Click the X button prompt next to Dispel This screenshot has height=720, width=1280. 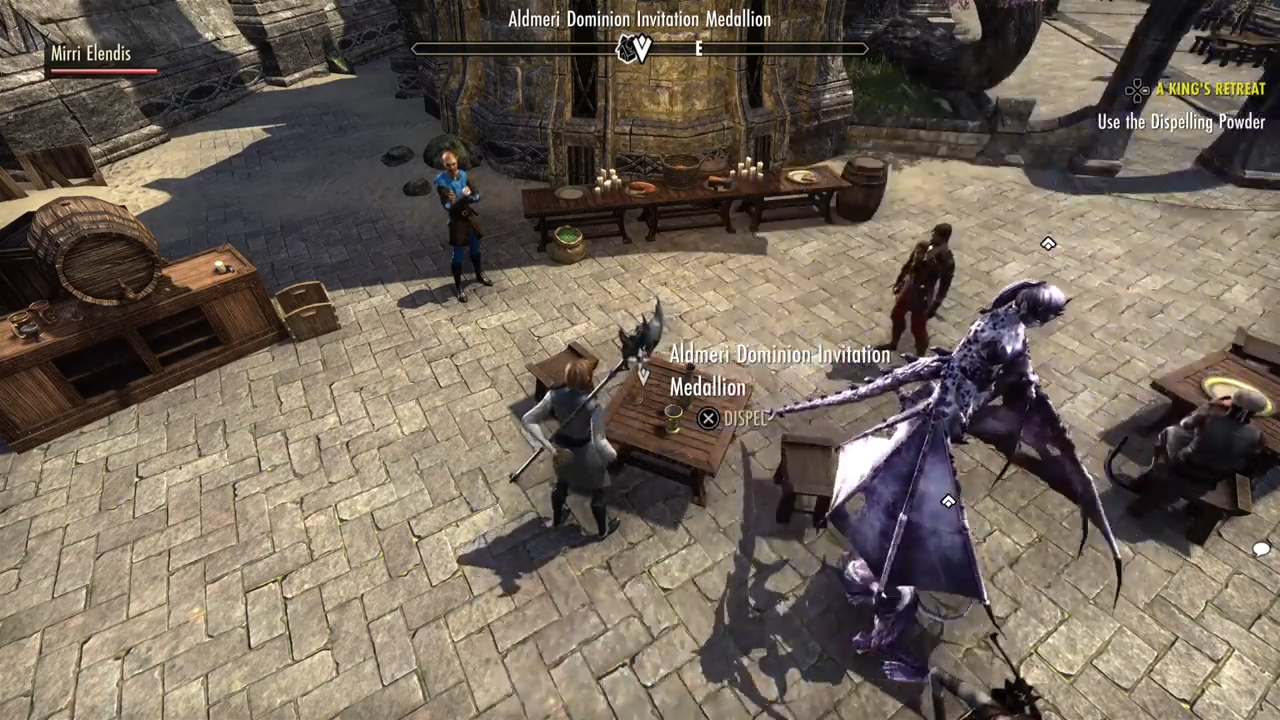pos(708,418)
